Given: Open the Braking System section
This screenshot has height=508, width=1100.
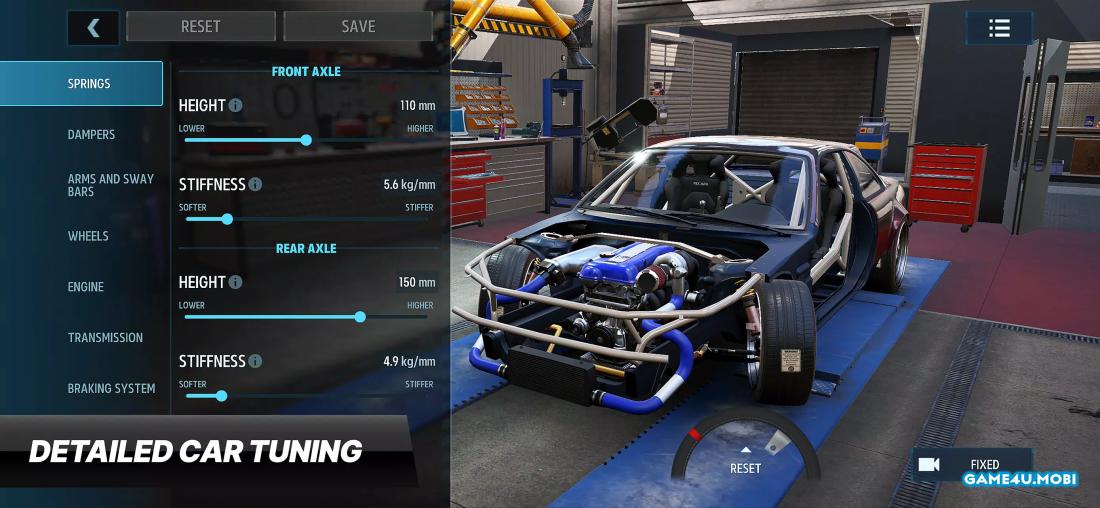Looking at the screenshot, I should [x=111, y=389].
